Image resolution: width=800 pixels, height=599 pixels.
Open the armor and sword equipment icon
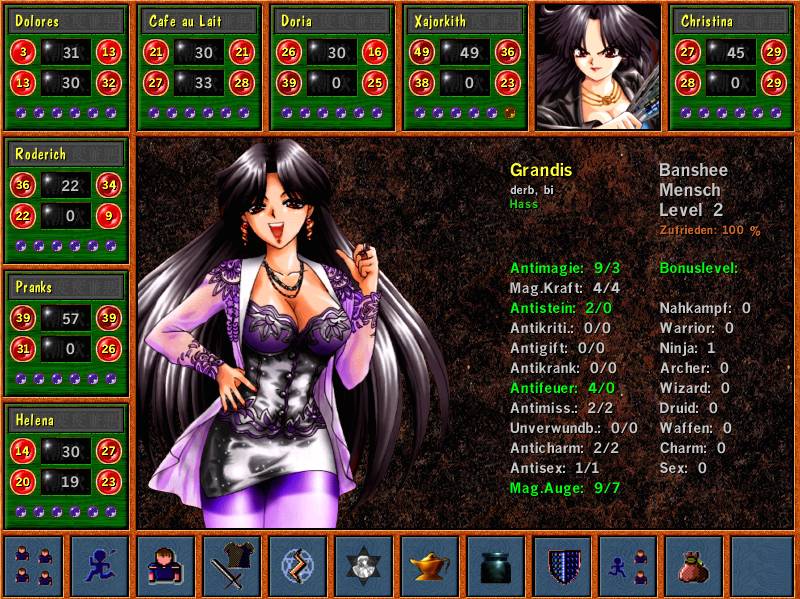pyautogui.click(x=232, y=566)
